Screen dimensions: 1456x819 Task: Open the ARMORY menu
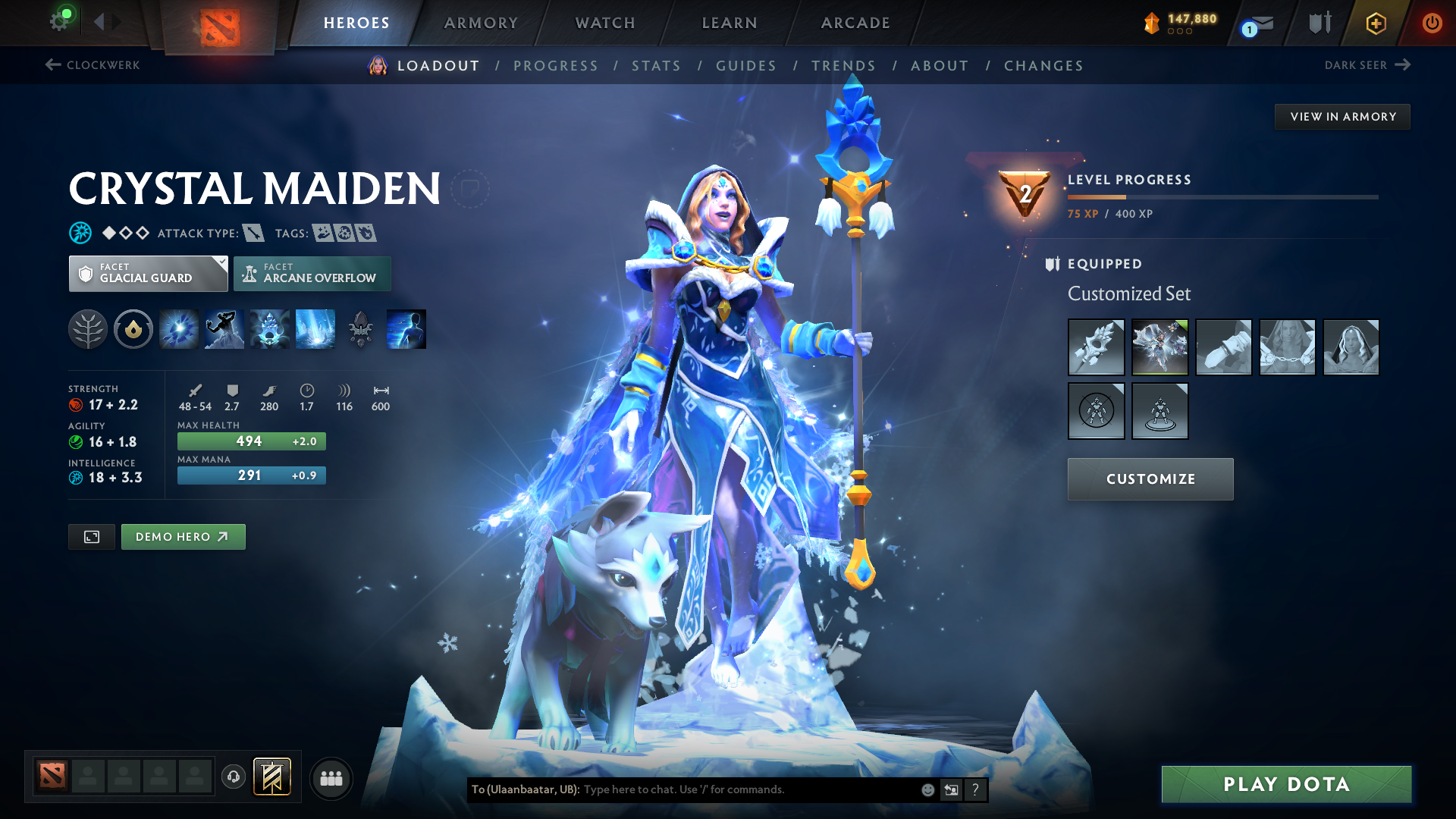tap(480, 23)
